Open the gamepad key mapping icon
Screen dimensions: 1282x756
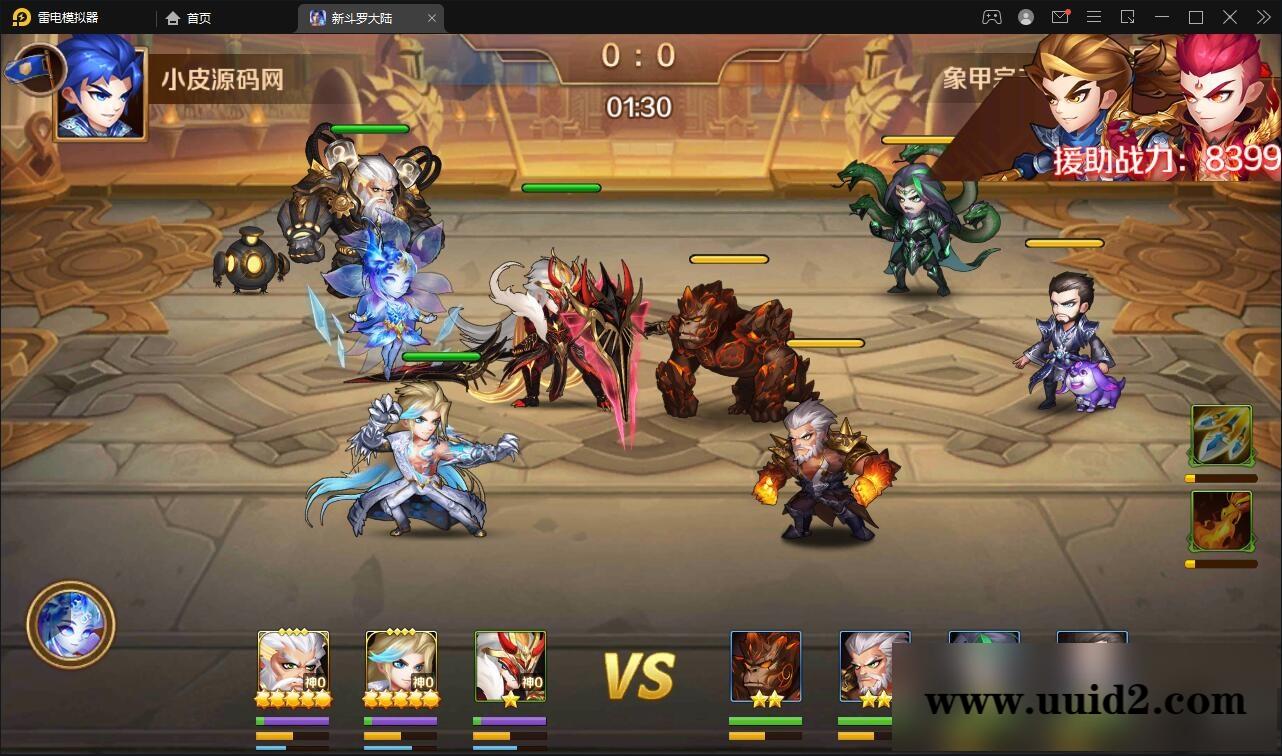(x=992, y=17)
